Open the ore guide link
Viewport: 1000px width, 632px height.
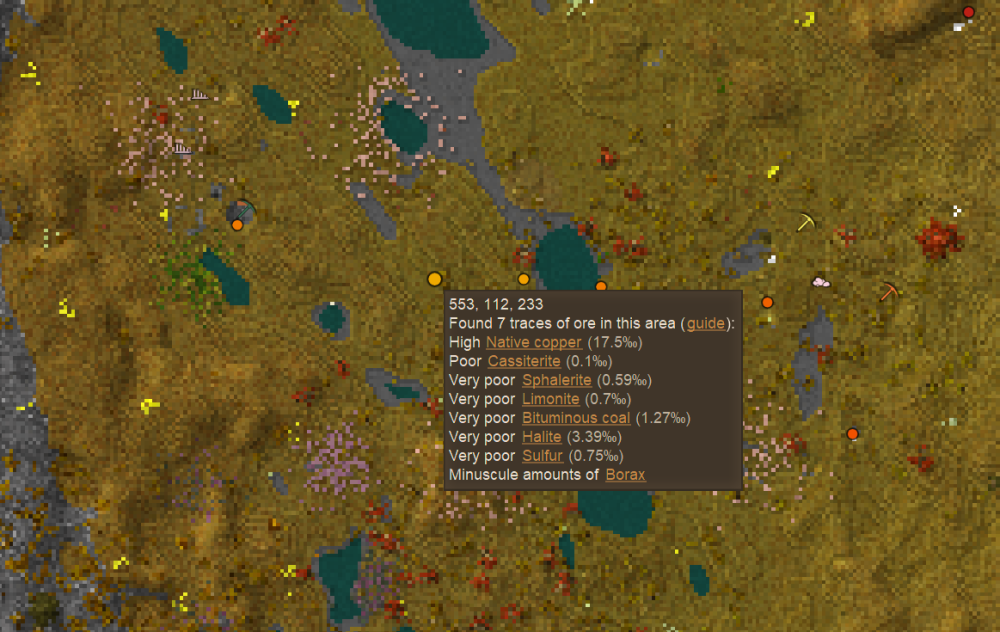click(705, 324)
